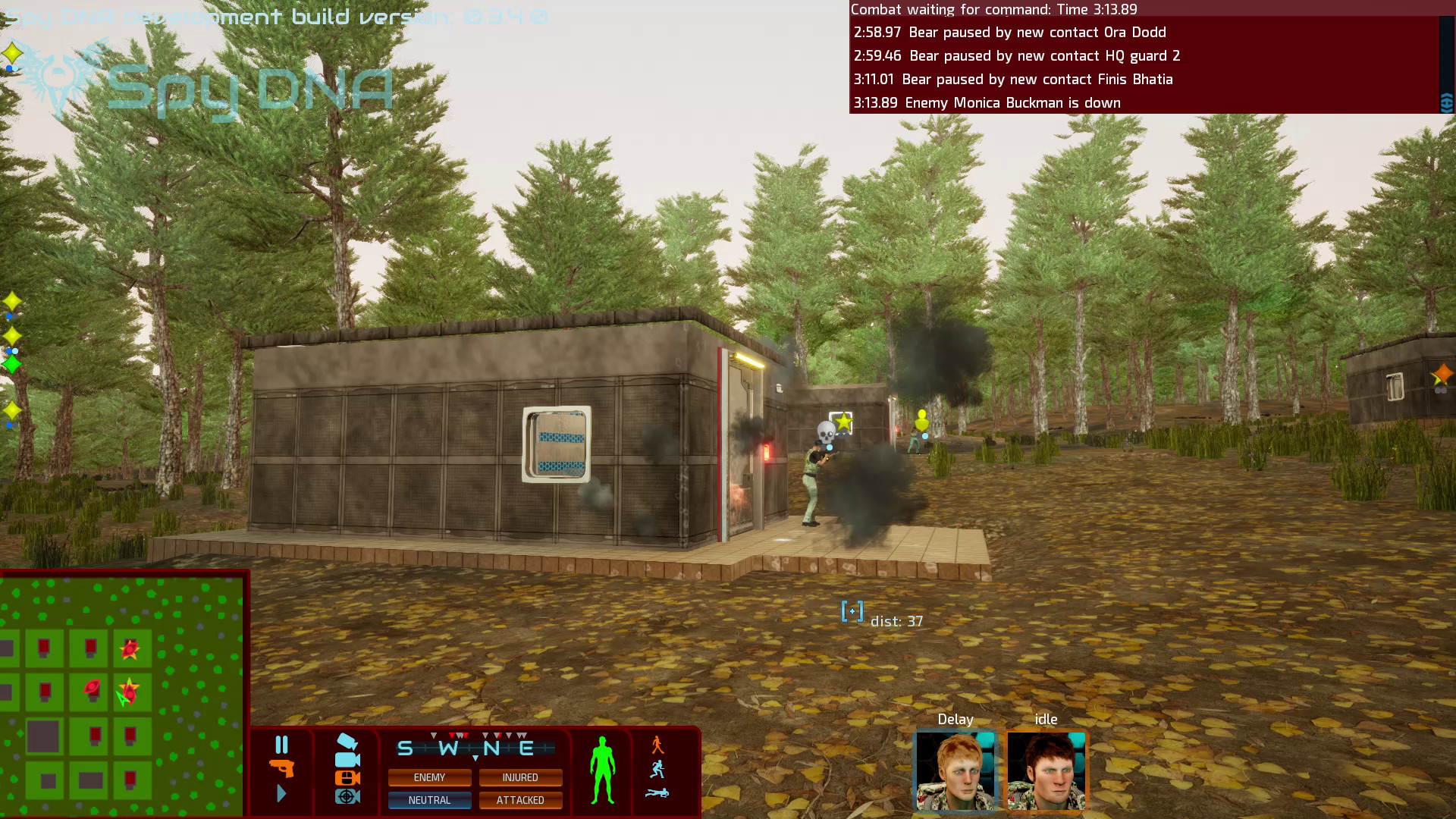Click the INJURED filter label
Image resolution: width=1456 pixels, height=819 pixels.
(x=521, y=777)
